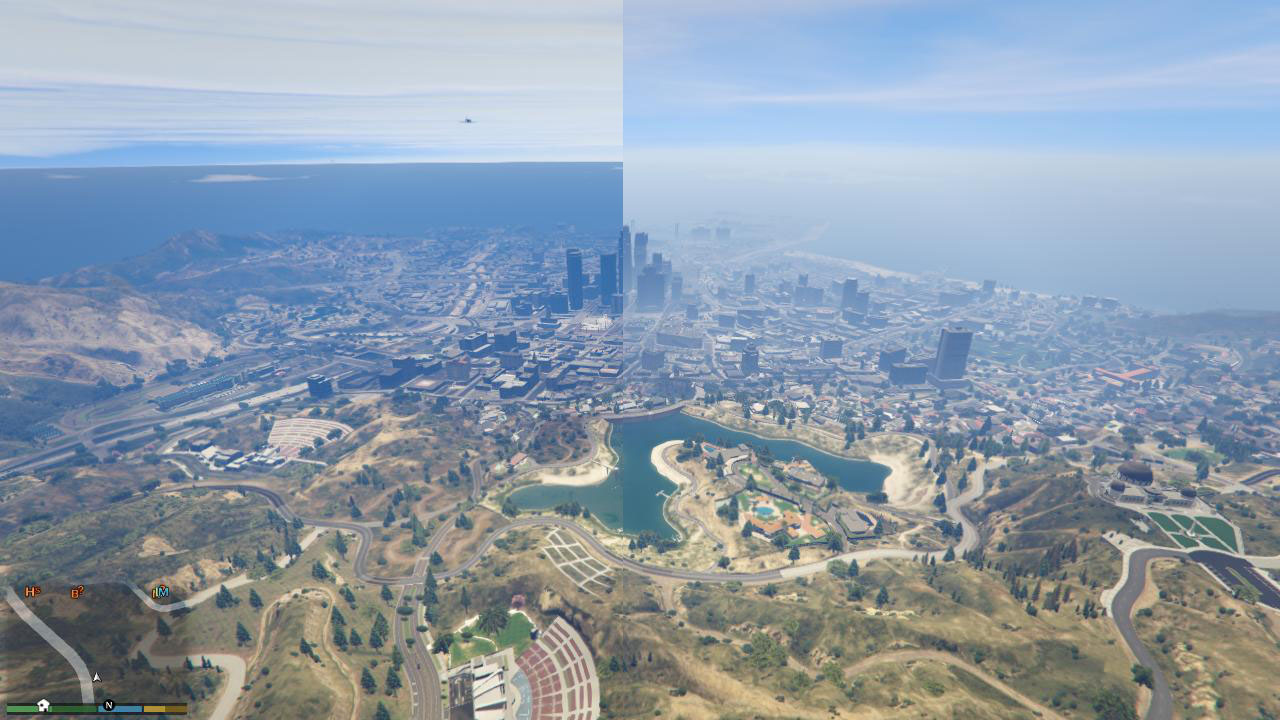The height and width of the screenshot is (720, 1280).
Task: Select the N north compass indicator
Action: (x=108, y=705)
